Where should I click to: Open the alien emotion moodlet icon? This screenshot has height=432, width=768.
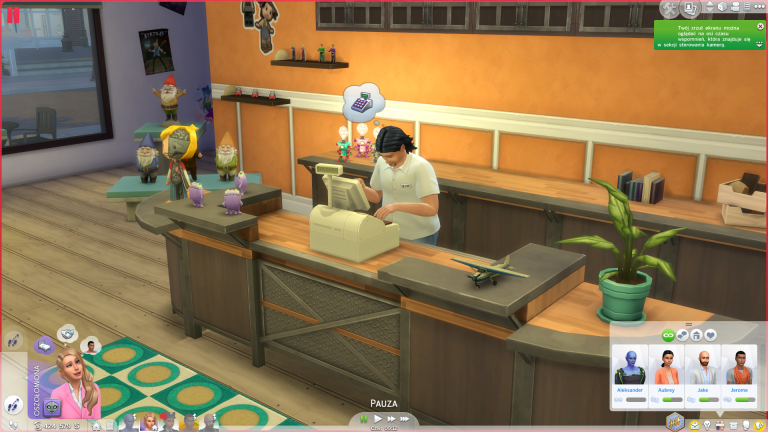pos(51,408)
